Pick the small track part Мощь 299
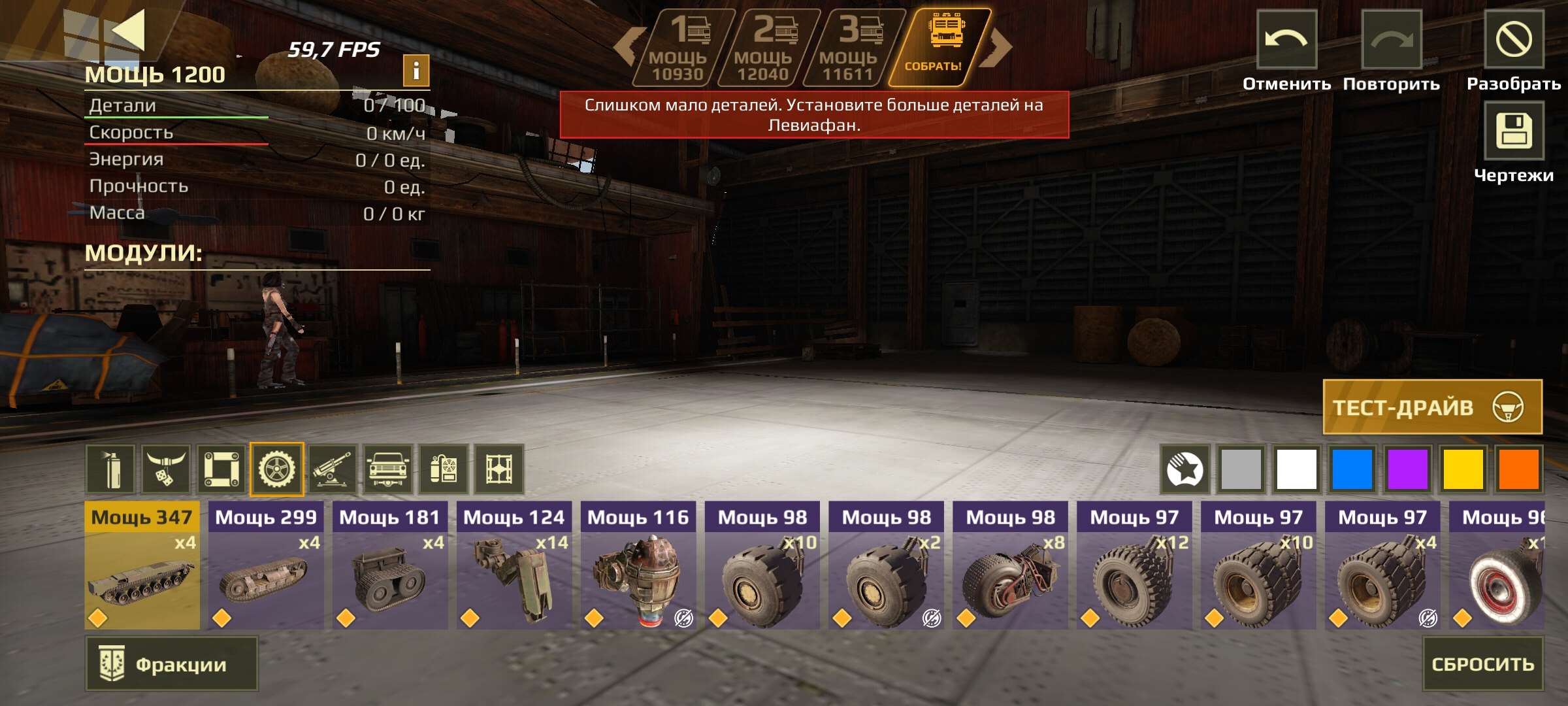1568x706 pixels. pyautogui.click(x=266, y=565)
